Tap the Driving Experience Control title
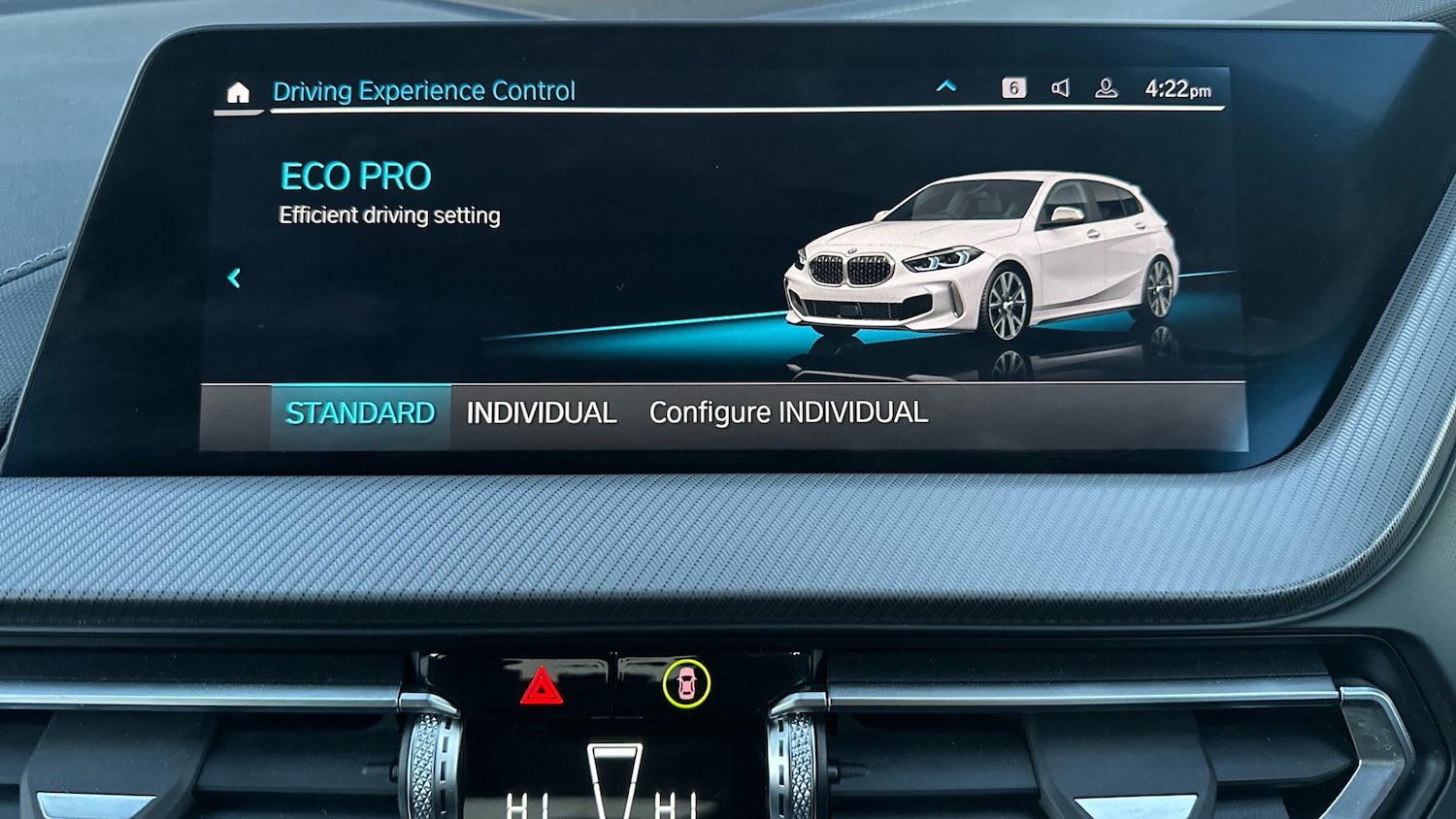 click(x=424, y=90)
